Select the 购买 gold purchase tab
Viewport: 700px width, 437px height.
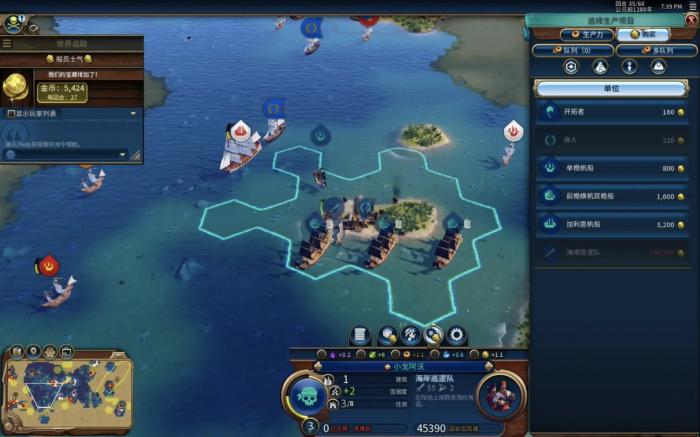[x=642, y=34]
